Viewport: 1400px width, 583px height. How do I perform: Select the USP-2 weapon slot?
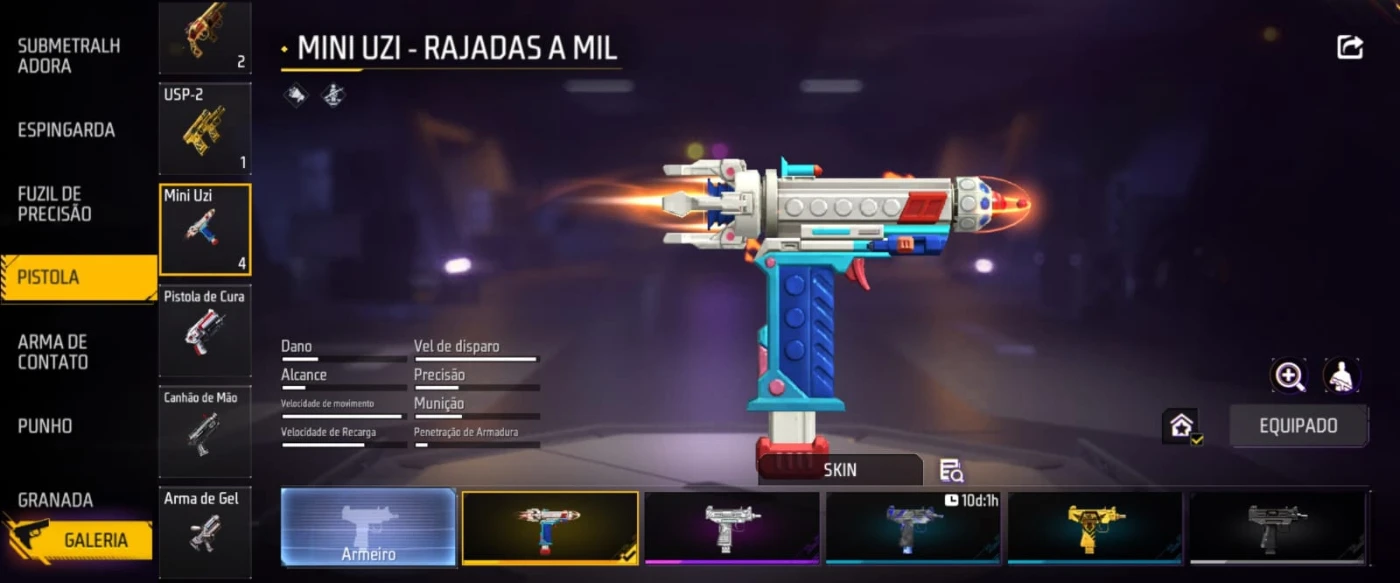pos(205,128)
